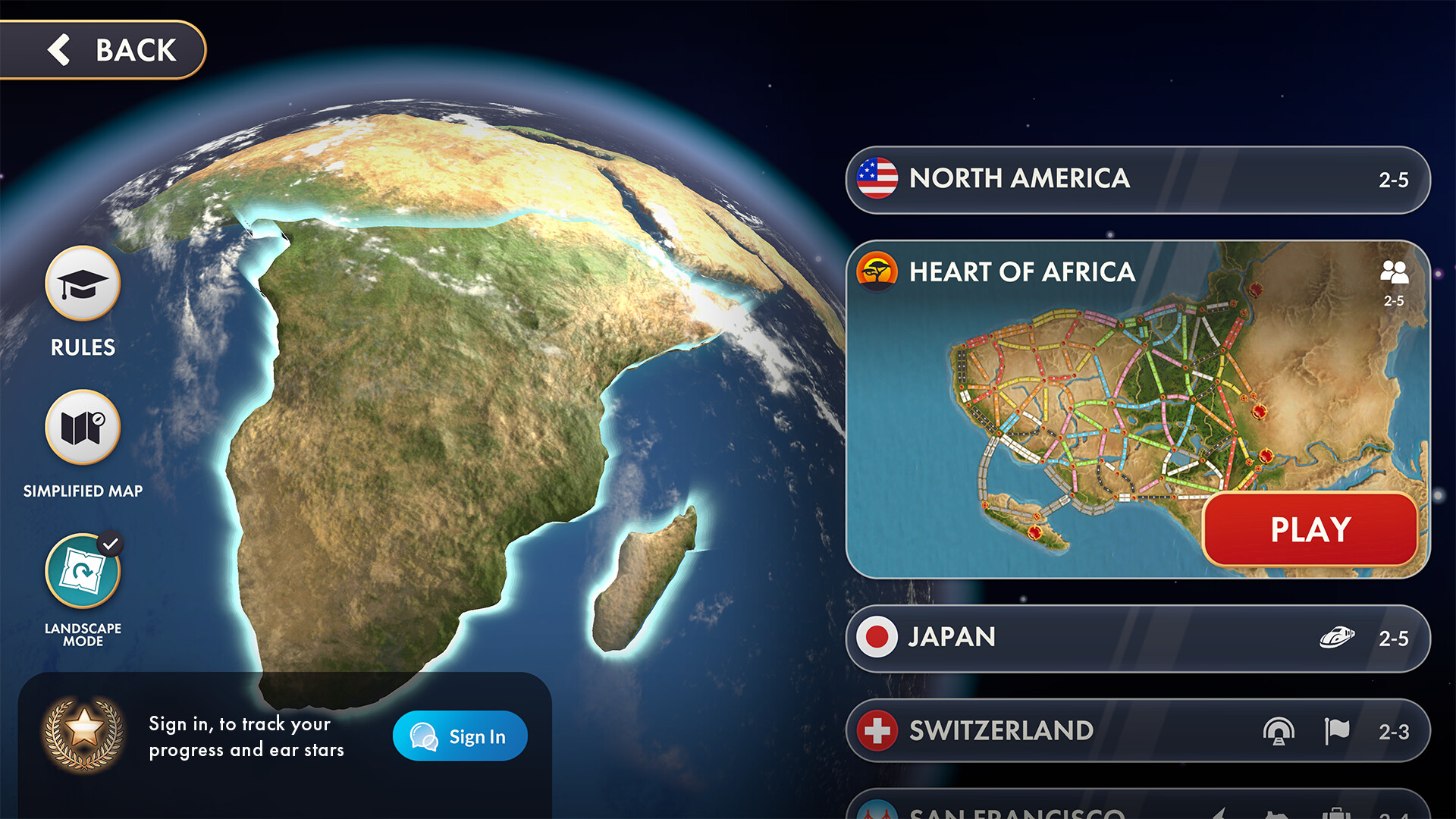Click the flag icon beside the 2-3 player count
The height and width of the screenshot is (819, 1456).
click(1337, 730)
